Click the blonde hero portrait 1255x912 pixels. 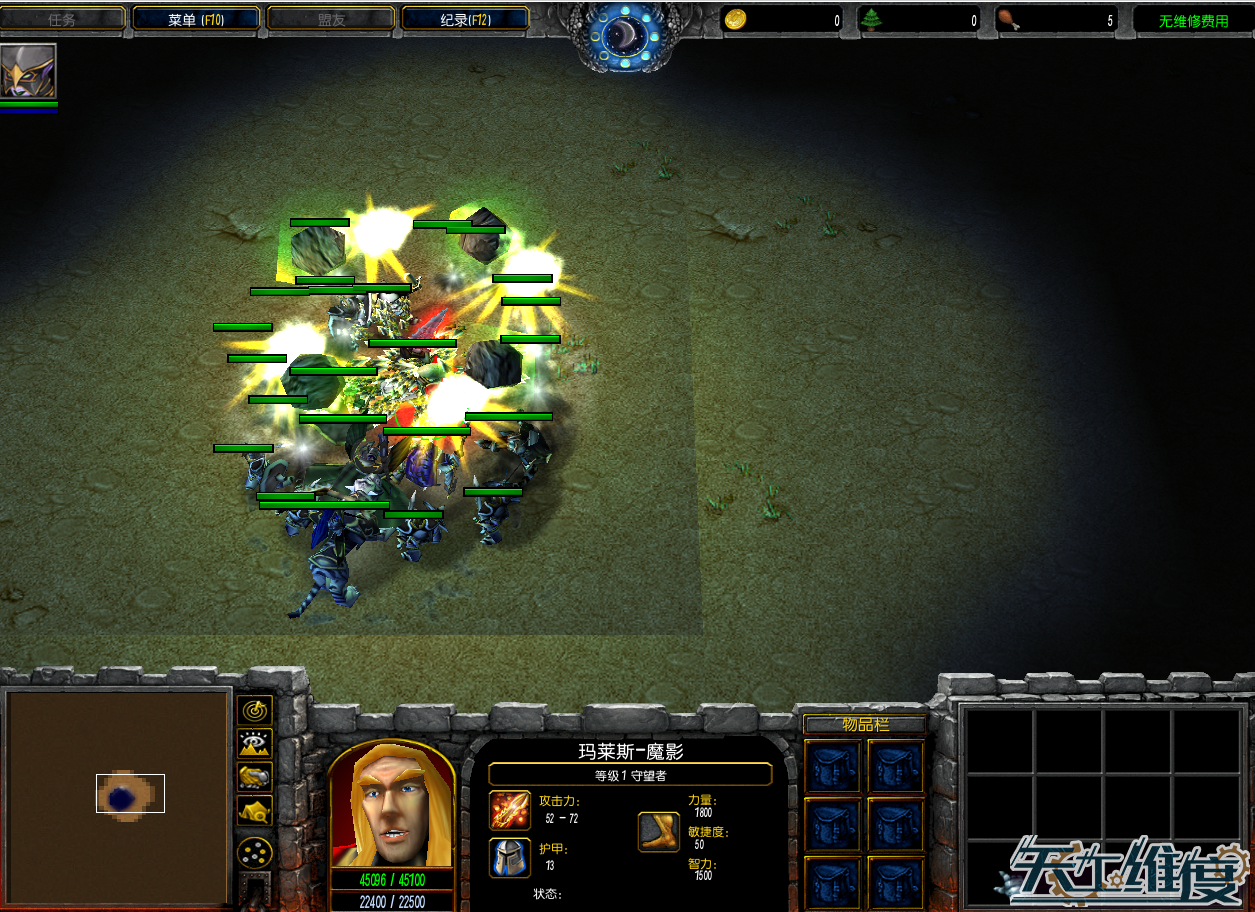click(x=392, y=806)
